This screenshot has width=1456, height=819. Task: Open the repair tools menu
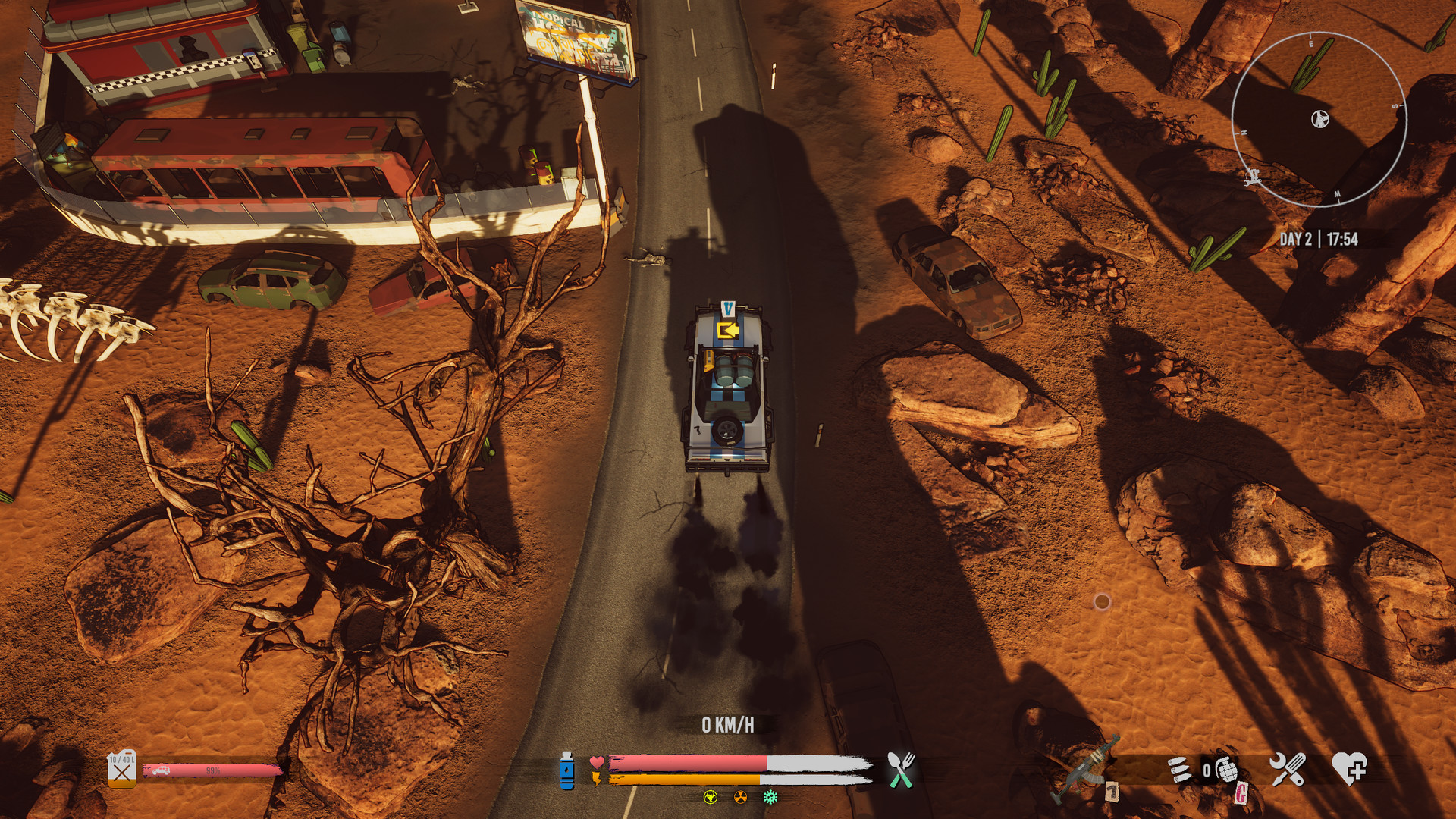pyautogui.click(x=1289, y=768)
